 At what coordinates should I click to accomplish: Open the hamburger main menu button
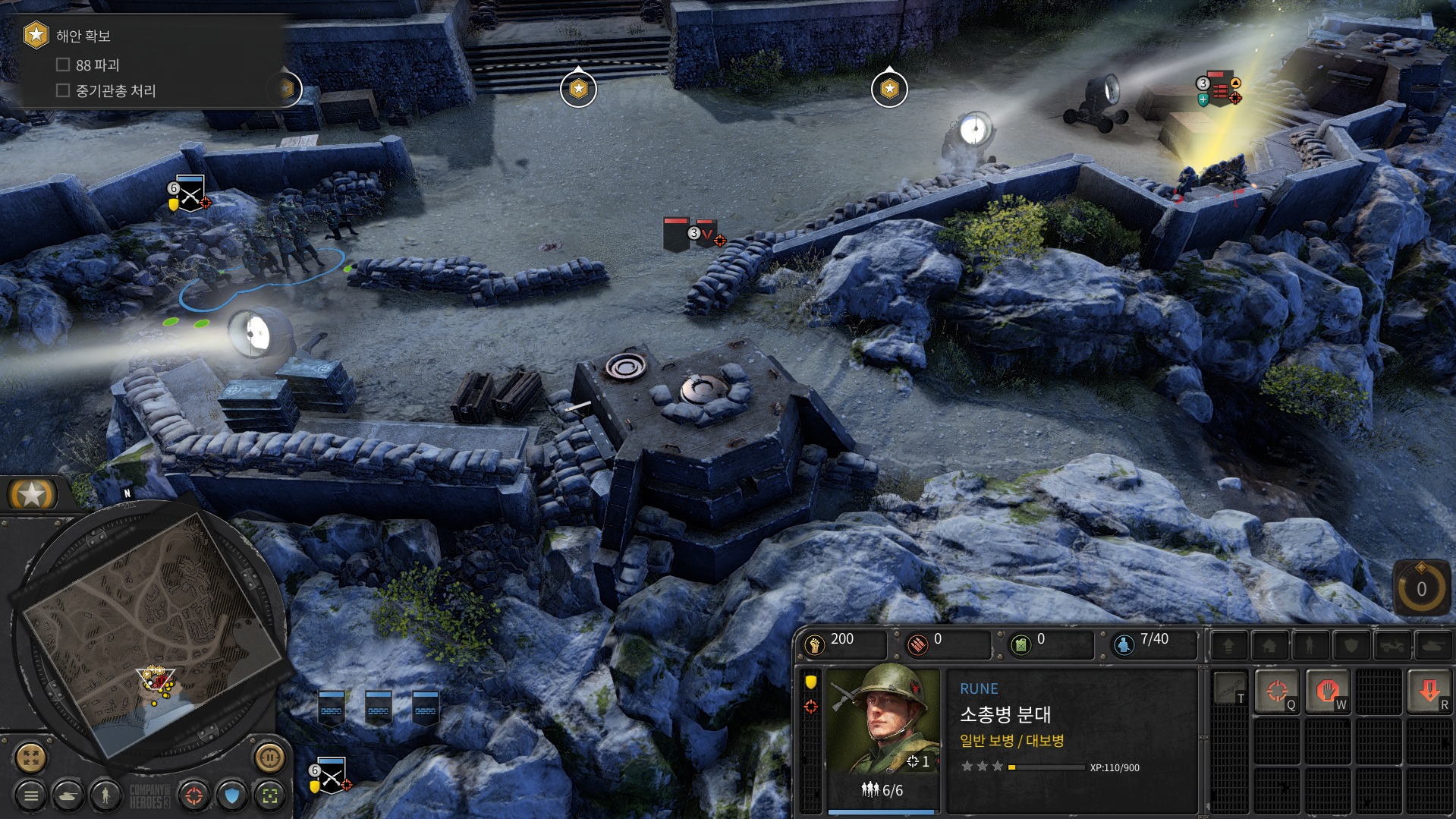coord(31,795)
